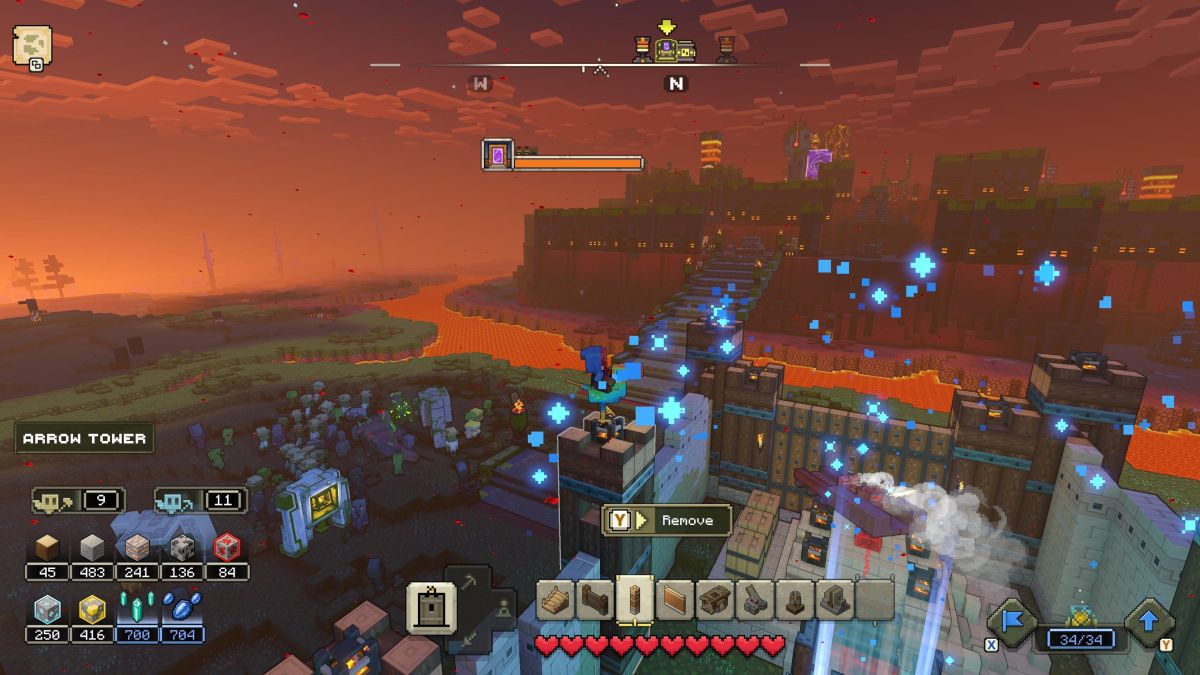Pick the orange gate build slot
This screenshot has width=1200, height=675.
point(674,600)
